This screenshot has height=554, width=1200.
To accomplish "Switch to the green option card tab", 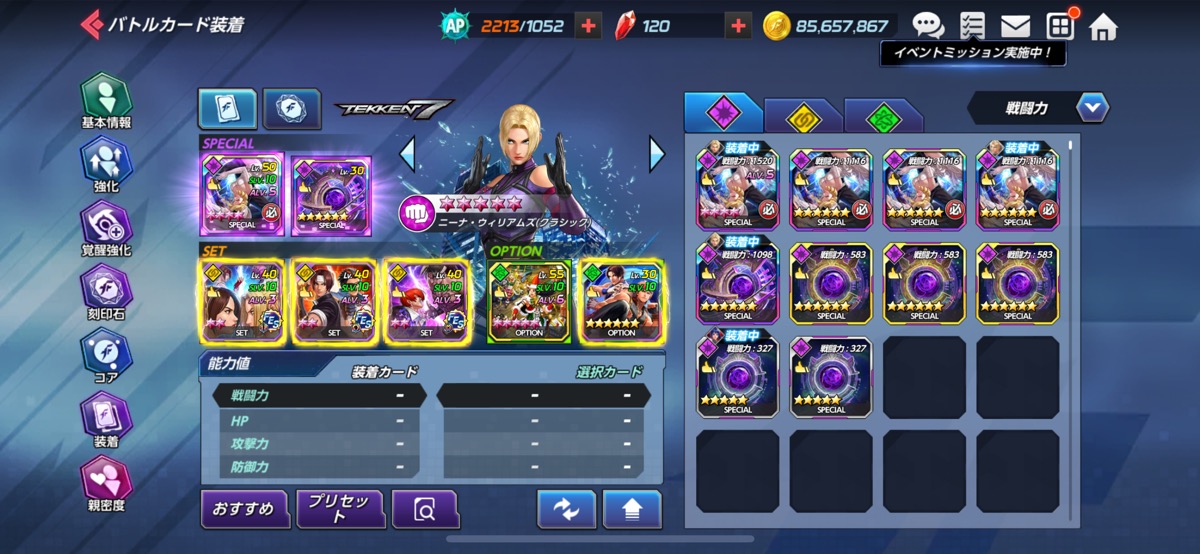I will 883,115.
